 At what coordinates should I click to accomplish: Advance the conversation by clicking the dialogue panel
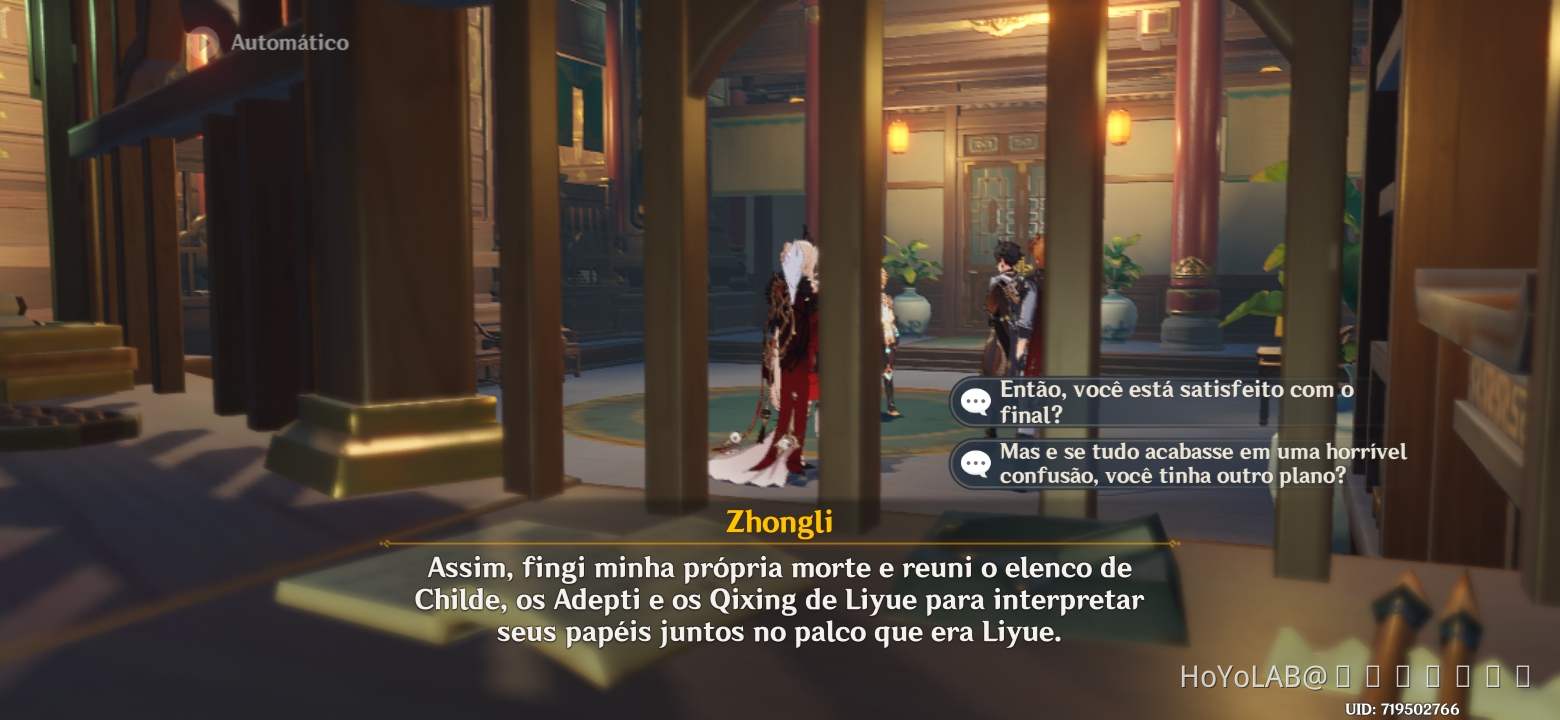pyautogui.click(x=780, y=600)
